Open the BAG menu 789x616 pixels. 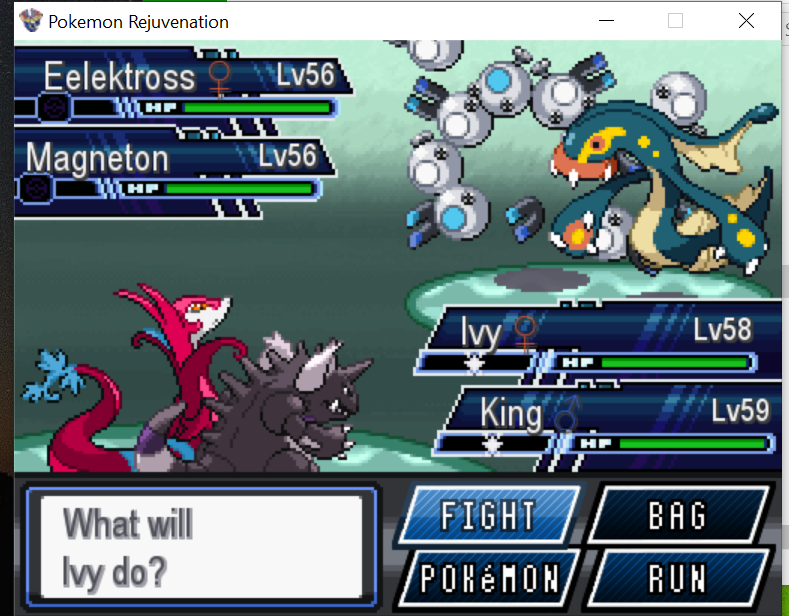click(x=677, y=516)
